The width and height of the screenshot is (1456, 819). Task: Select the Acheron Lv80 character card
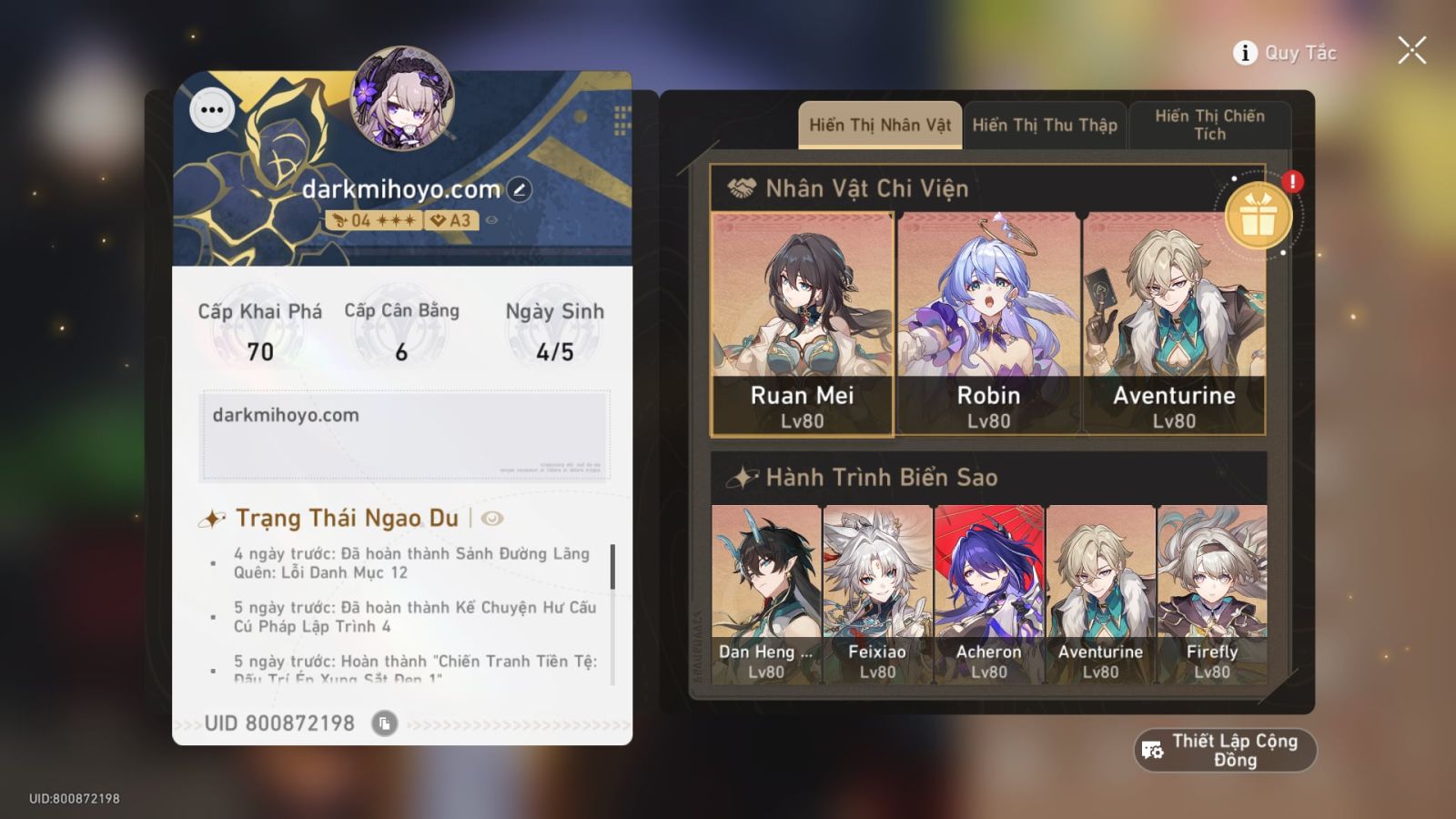tap(989, 591)
